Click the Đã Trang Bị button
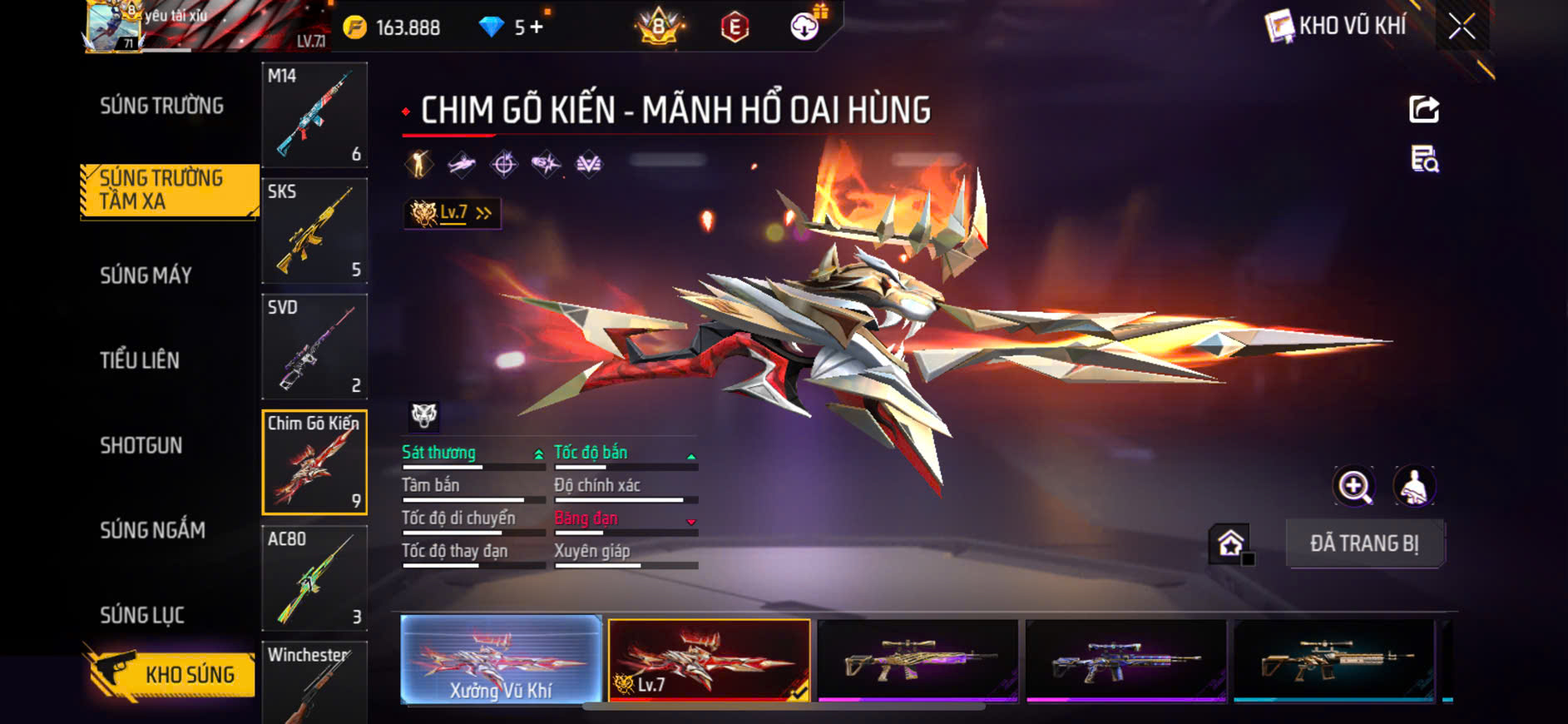This screenshot has width=1568, height=724. click(x=1364, y=543)
